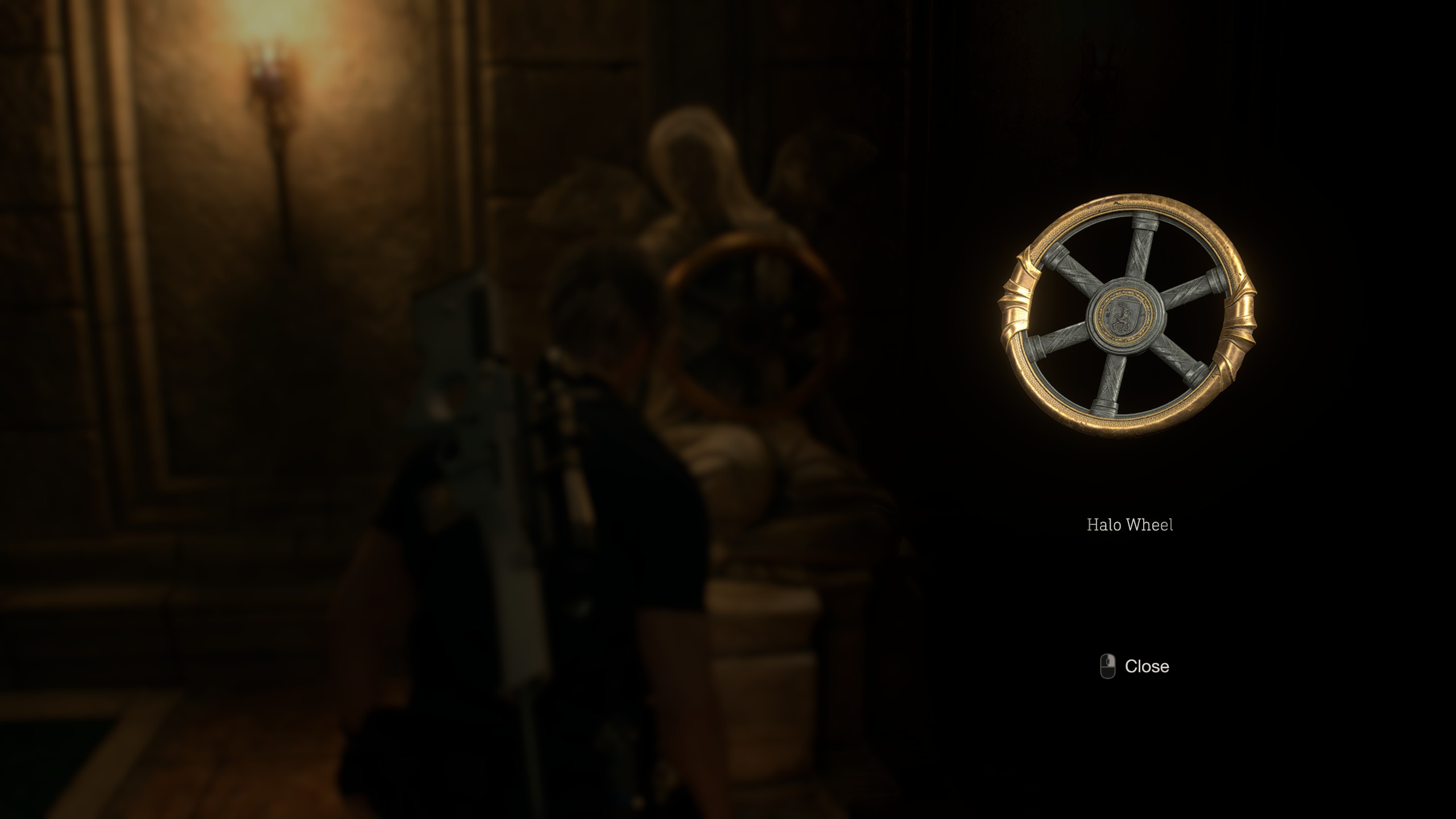Dismiss the item view with Close
Viewport: 1456px width, 819px height.
click(x=1147, y=666)
